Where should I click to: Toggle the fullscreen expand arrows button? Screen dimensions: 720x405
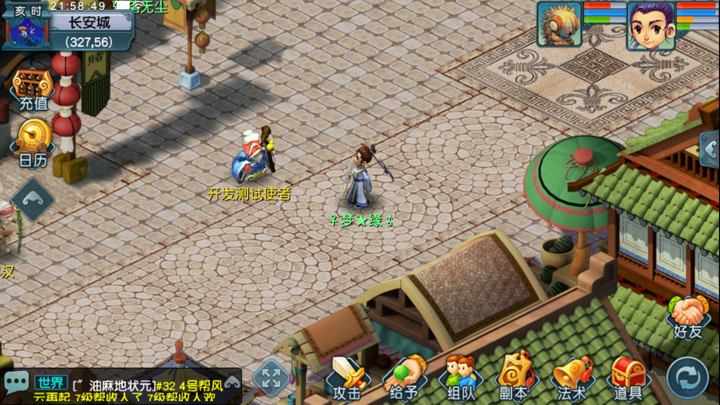coord(271,378)
